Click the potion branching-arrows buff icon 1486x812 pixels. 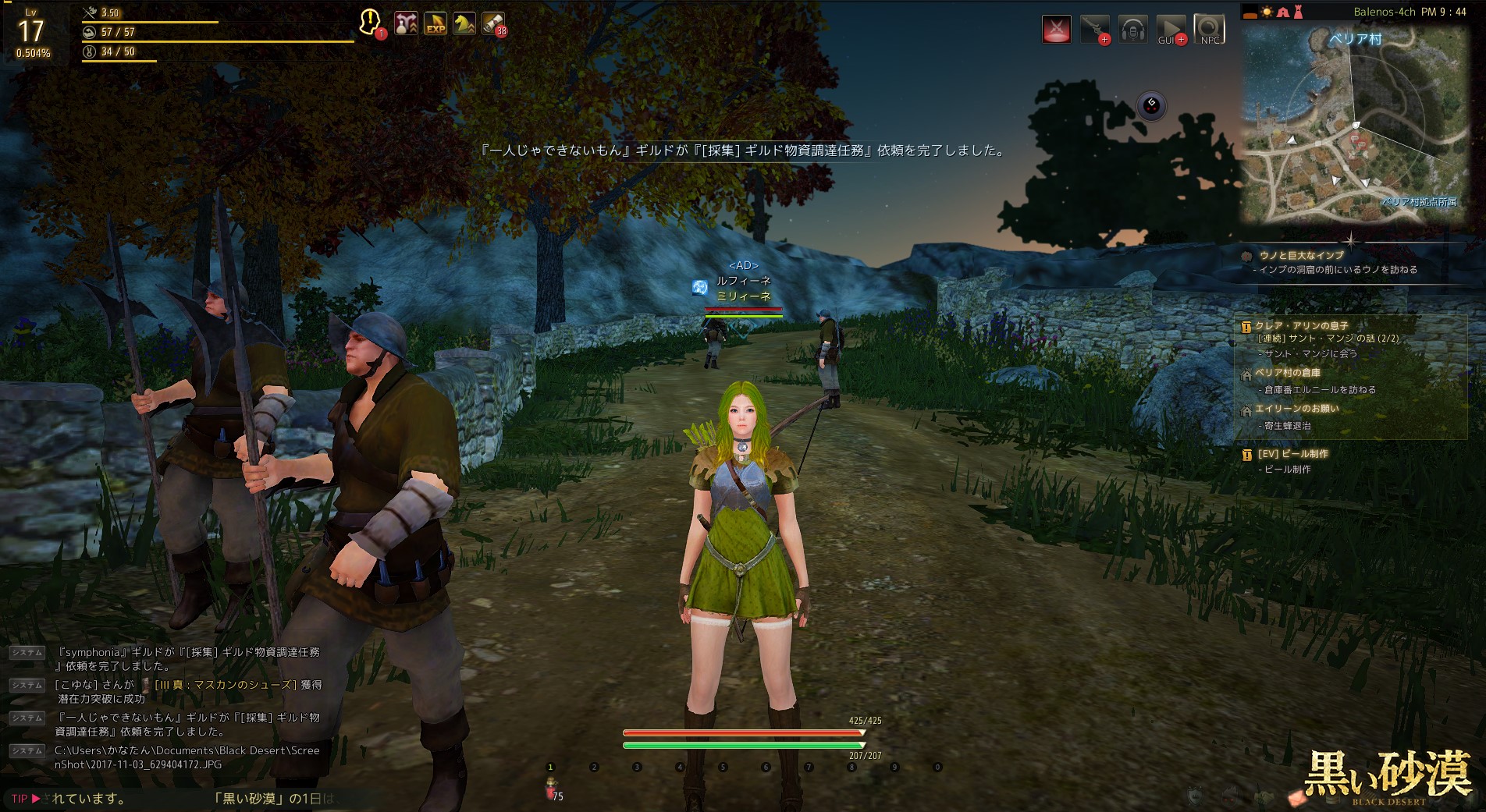(x=406, y=23)
